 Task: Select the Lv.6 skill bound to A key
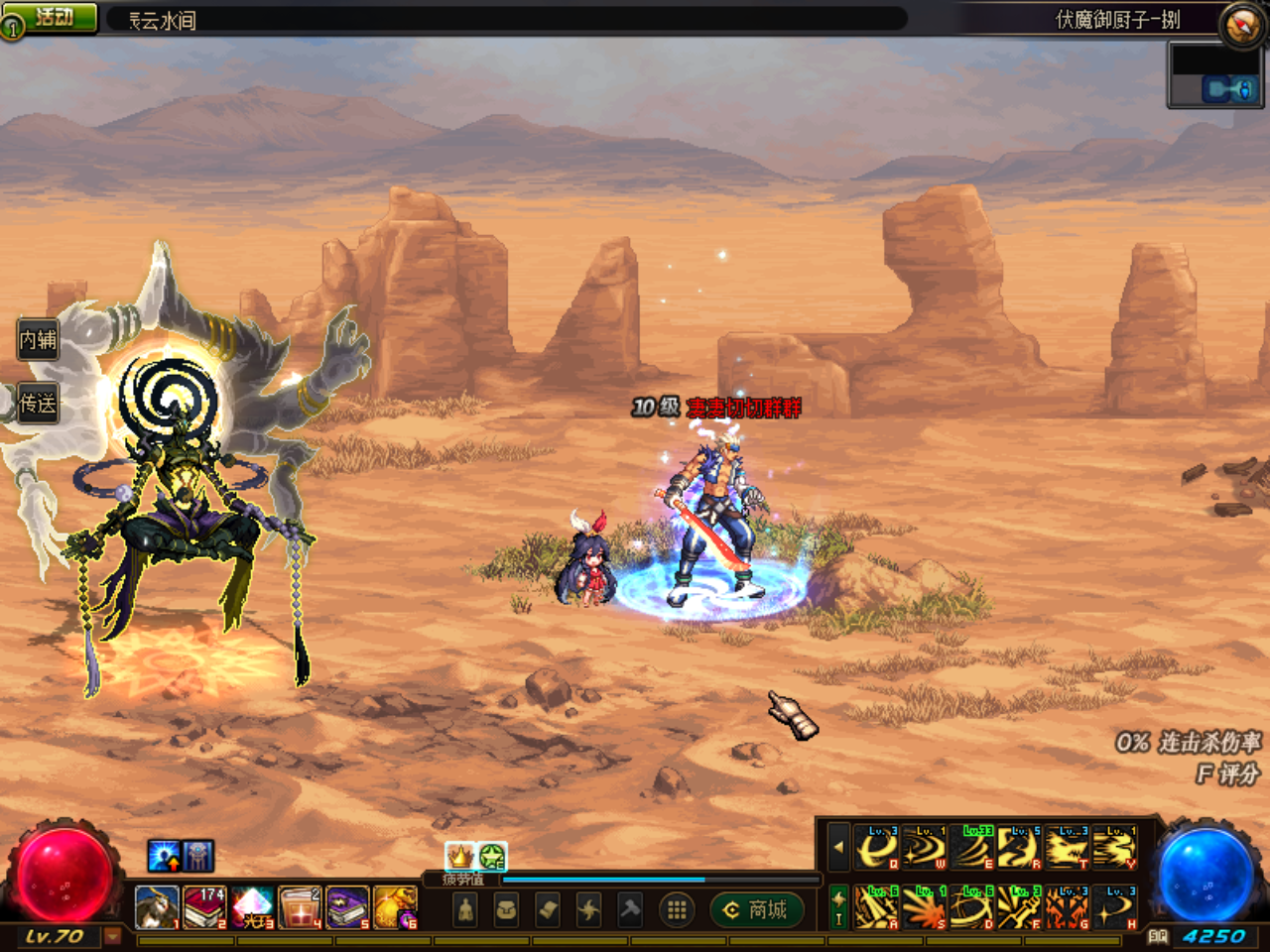pos(875,906)
